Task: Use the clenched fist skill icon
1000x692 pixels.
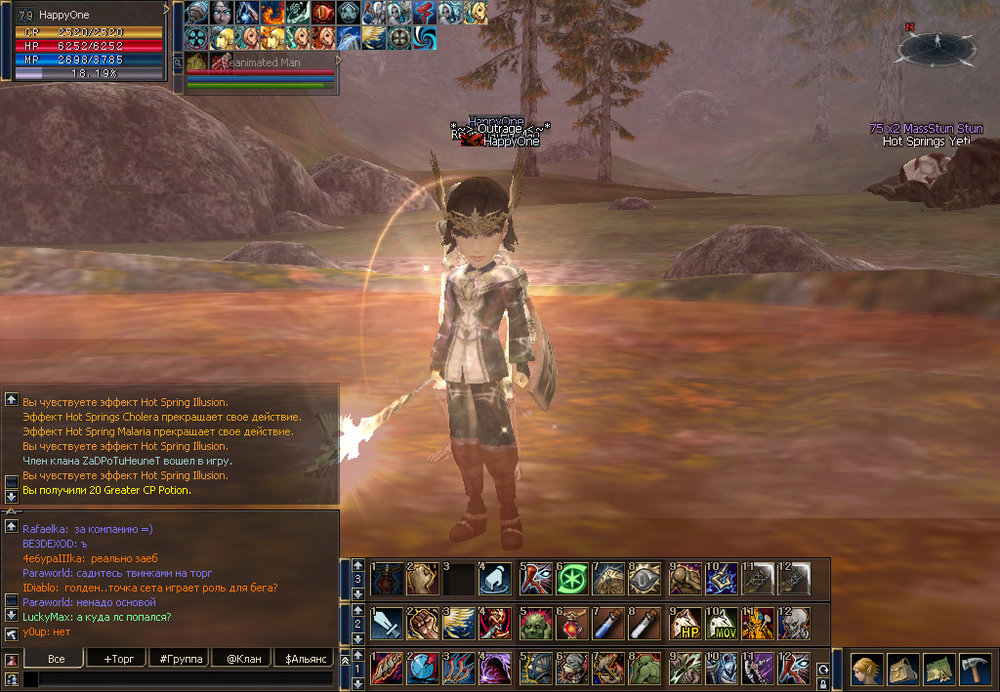Action: pos(424,624)
